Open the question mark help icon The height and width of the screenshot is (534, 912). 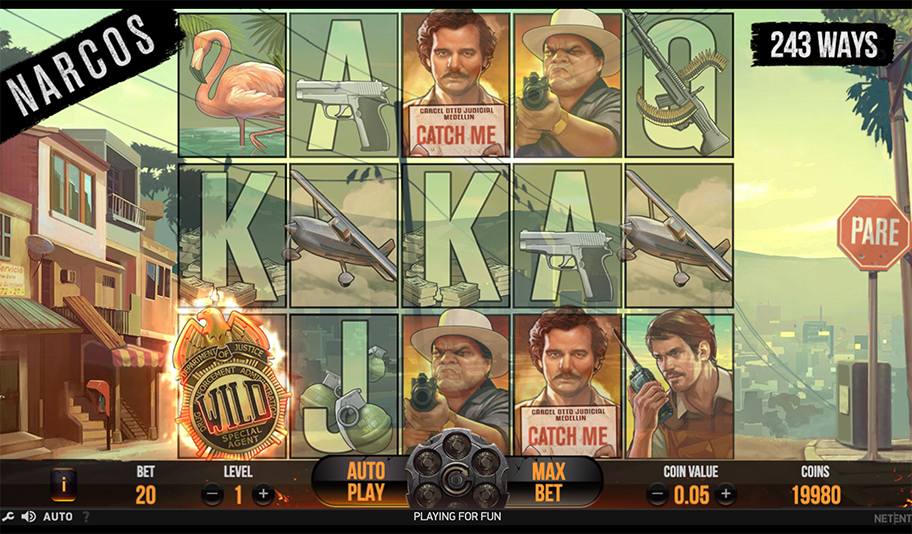(x=85, y=517)
